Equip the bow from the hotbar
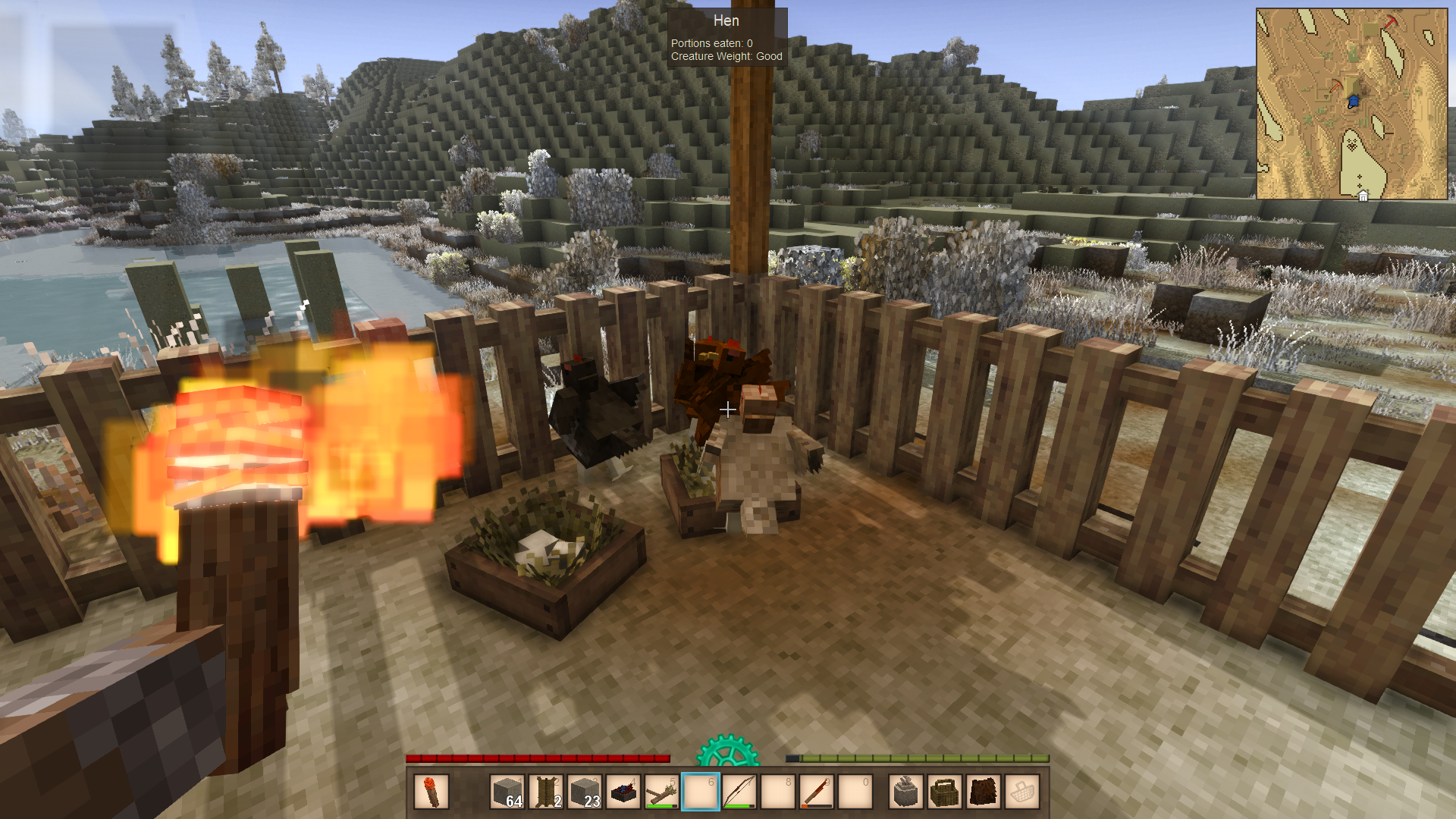The height and width of the screenshot is (819, 1456). [x=739, y=792]
